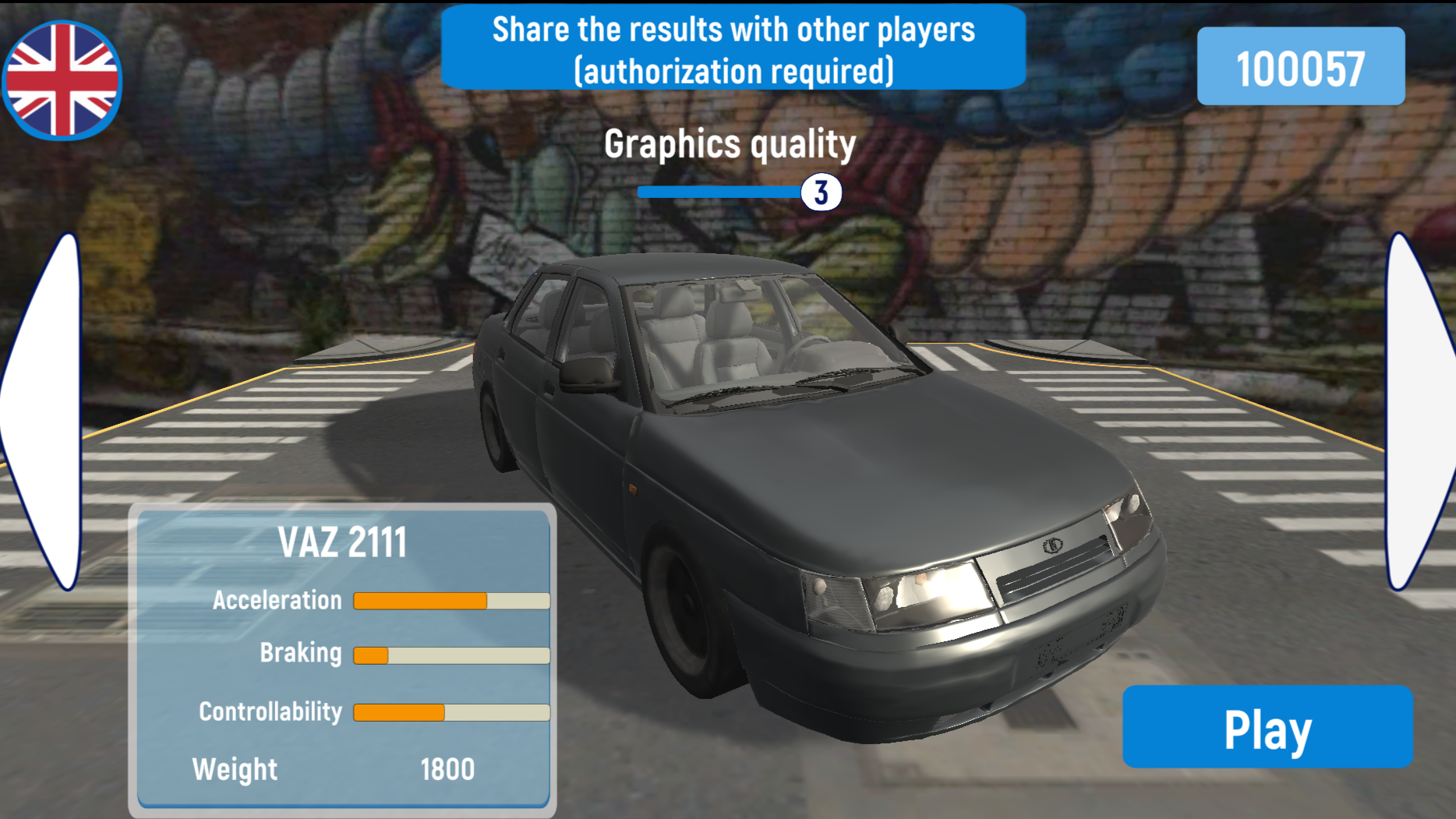Click the Weight value showing 1800

pos(447,769)
